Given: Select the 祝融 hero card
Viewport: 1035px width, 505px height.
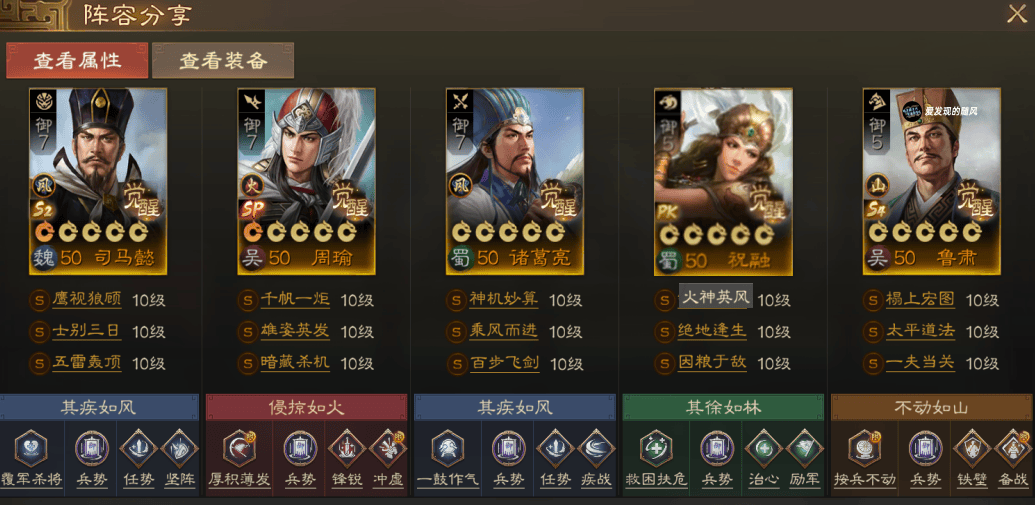Looking at the screenshot, I should click(x=722, y=181).
